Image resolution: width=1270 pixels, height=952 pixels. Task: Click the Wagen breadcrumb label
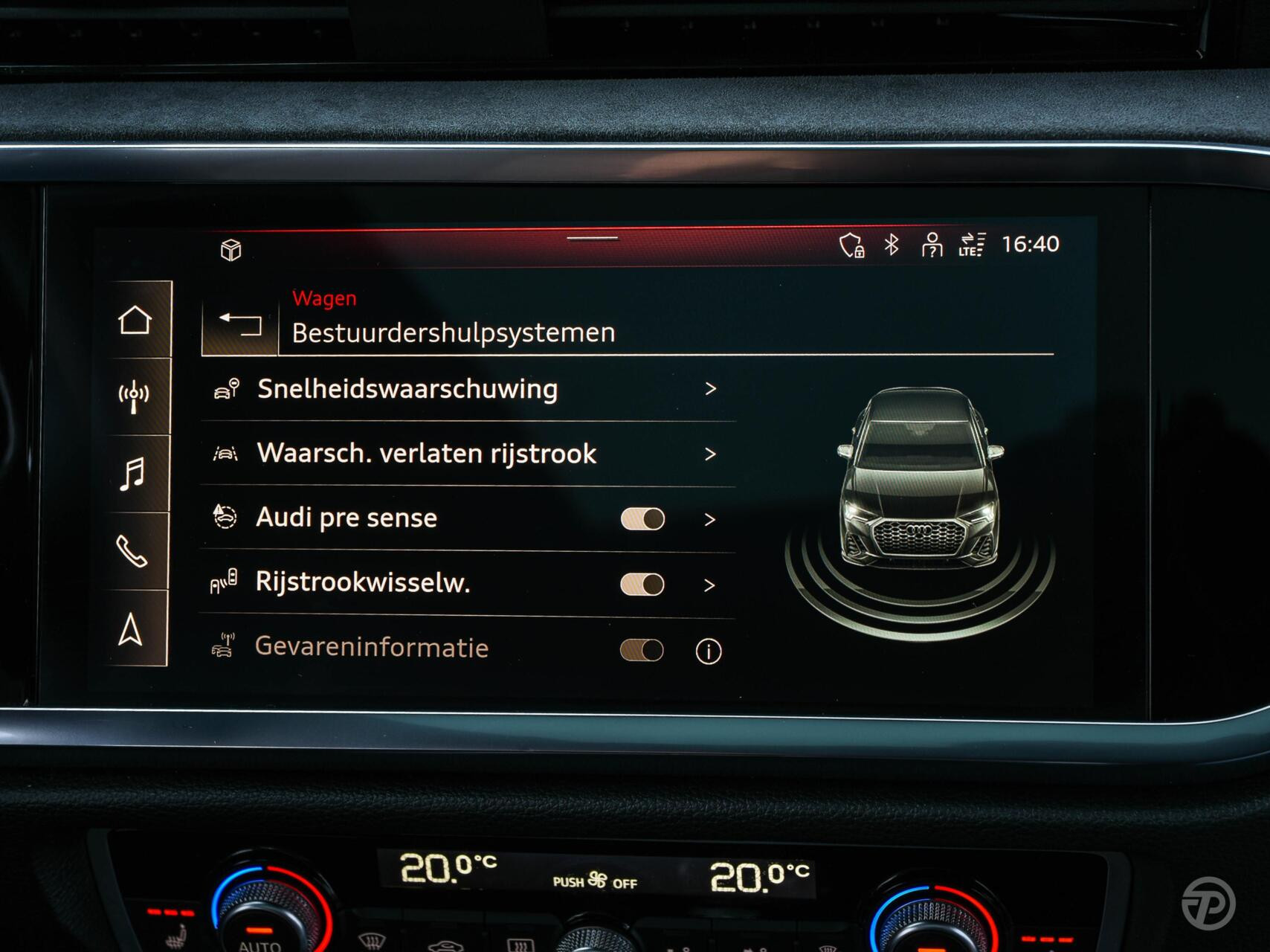click(x=324, y=297)
